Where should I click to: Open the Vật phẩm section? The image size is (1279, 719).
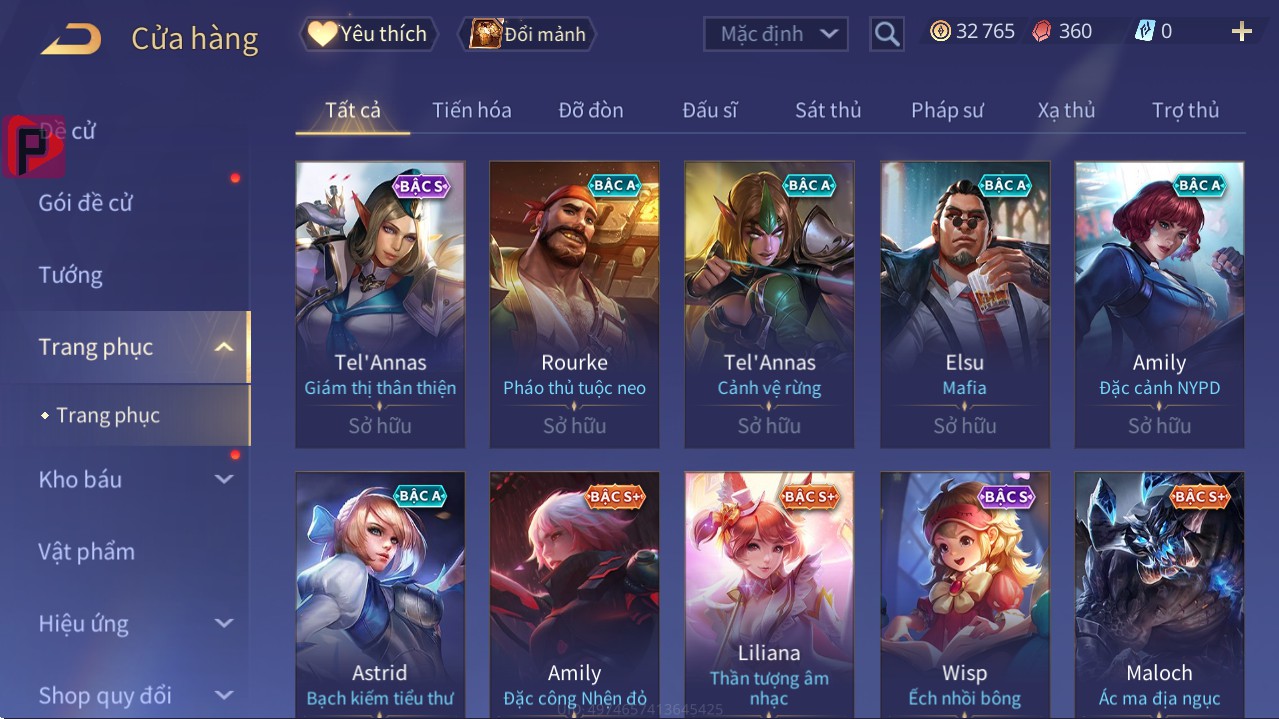pyautogui.click(x=87, y=552)
